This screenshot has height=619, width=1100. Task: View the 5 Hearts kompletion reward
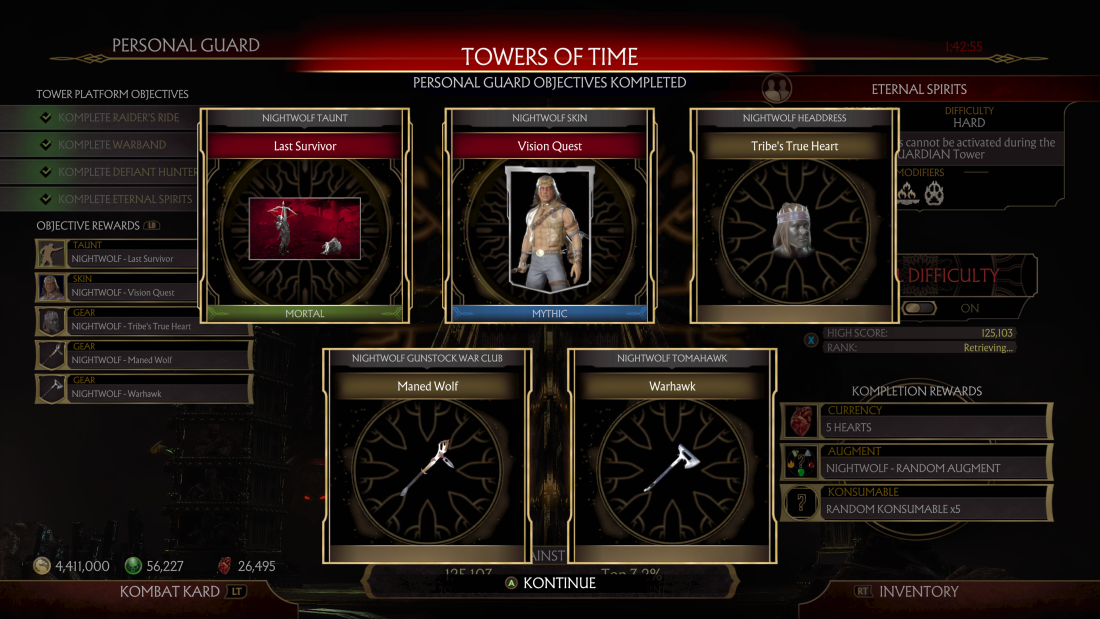(x=916, y=421)
